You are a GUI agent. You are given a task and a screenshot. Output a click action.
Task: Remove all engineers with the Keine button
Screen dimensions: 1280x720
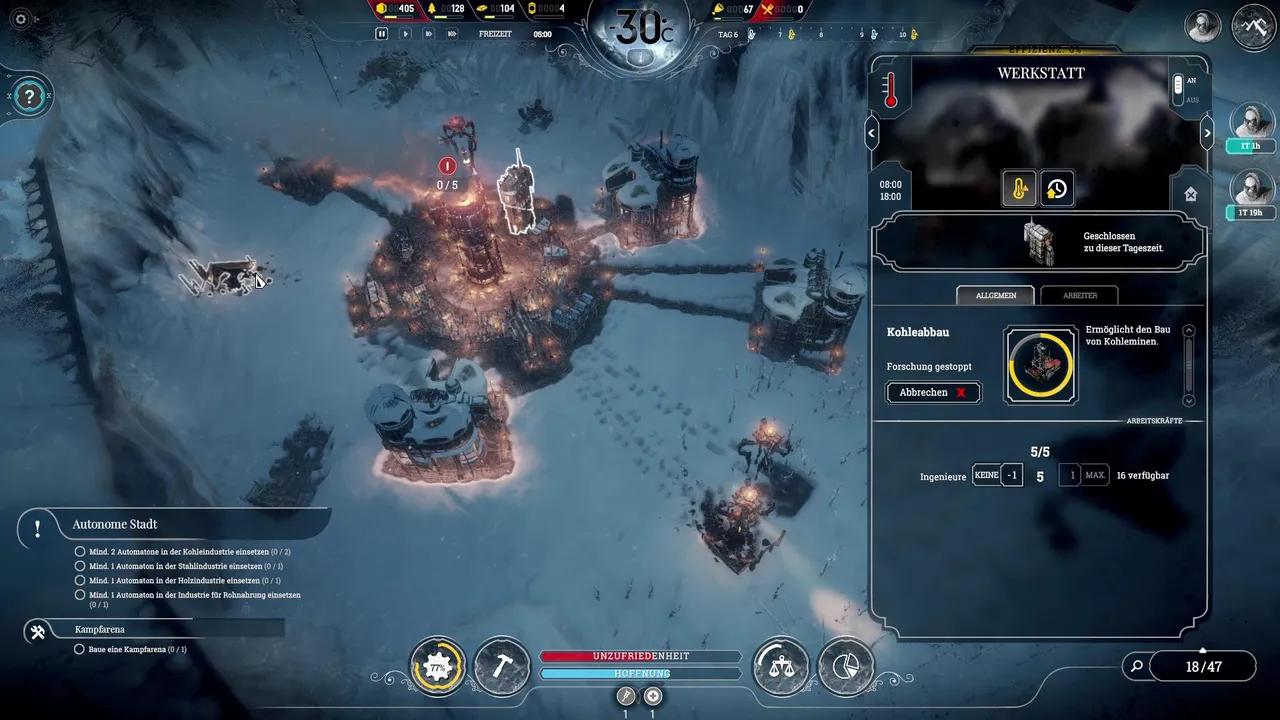(986, 475)
